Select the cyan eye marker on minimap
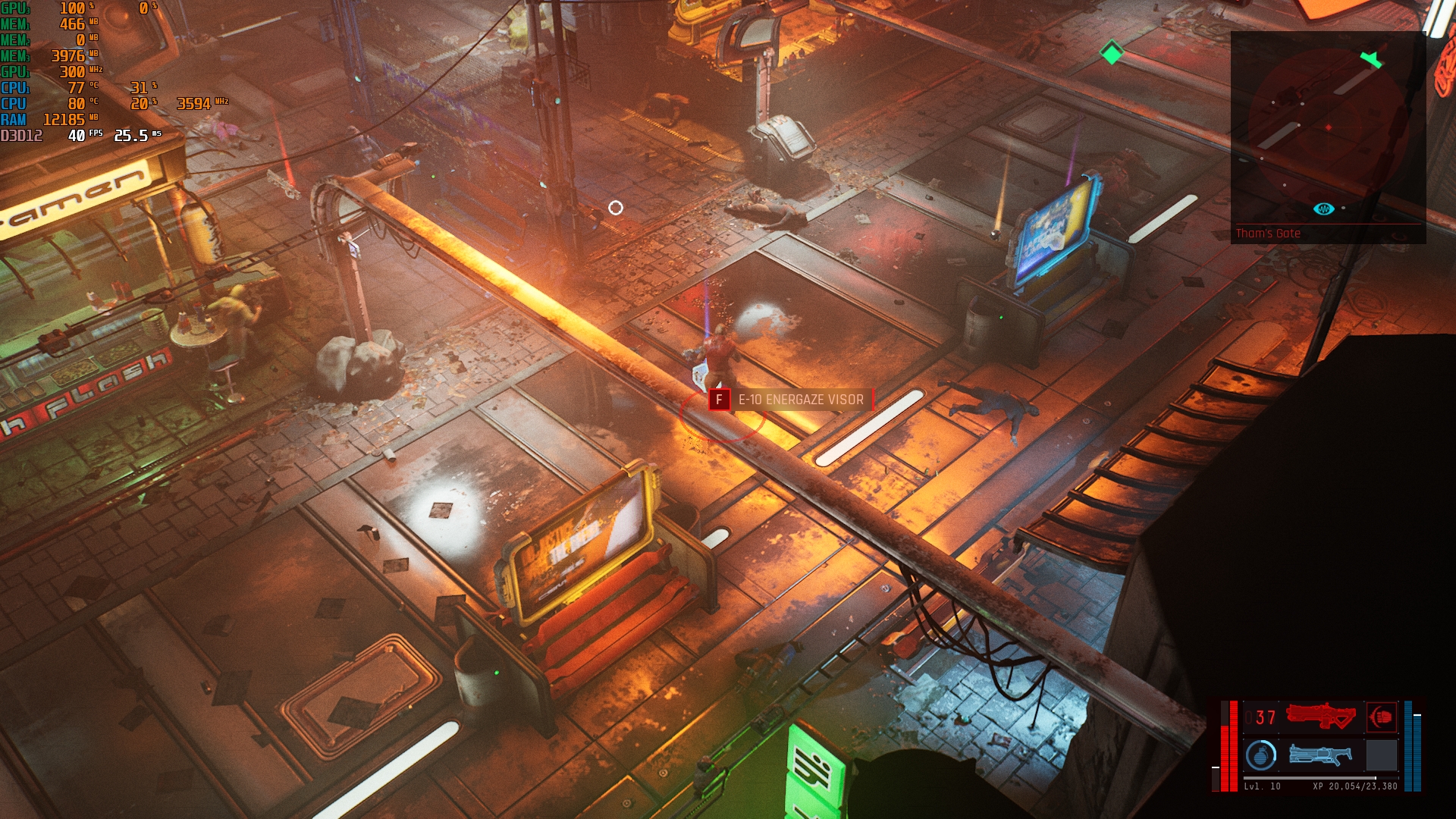 [1323, 209]
